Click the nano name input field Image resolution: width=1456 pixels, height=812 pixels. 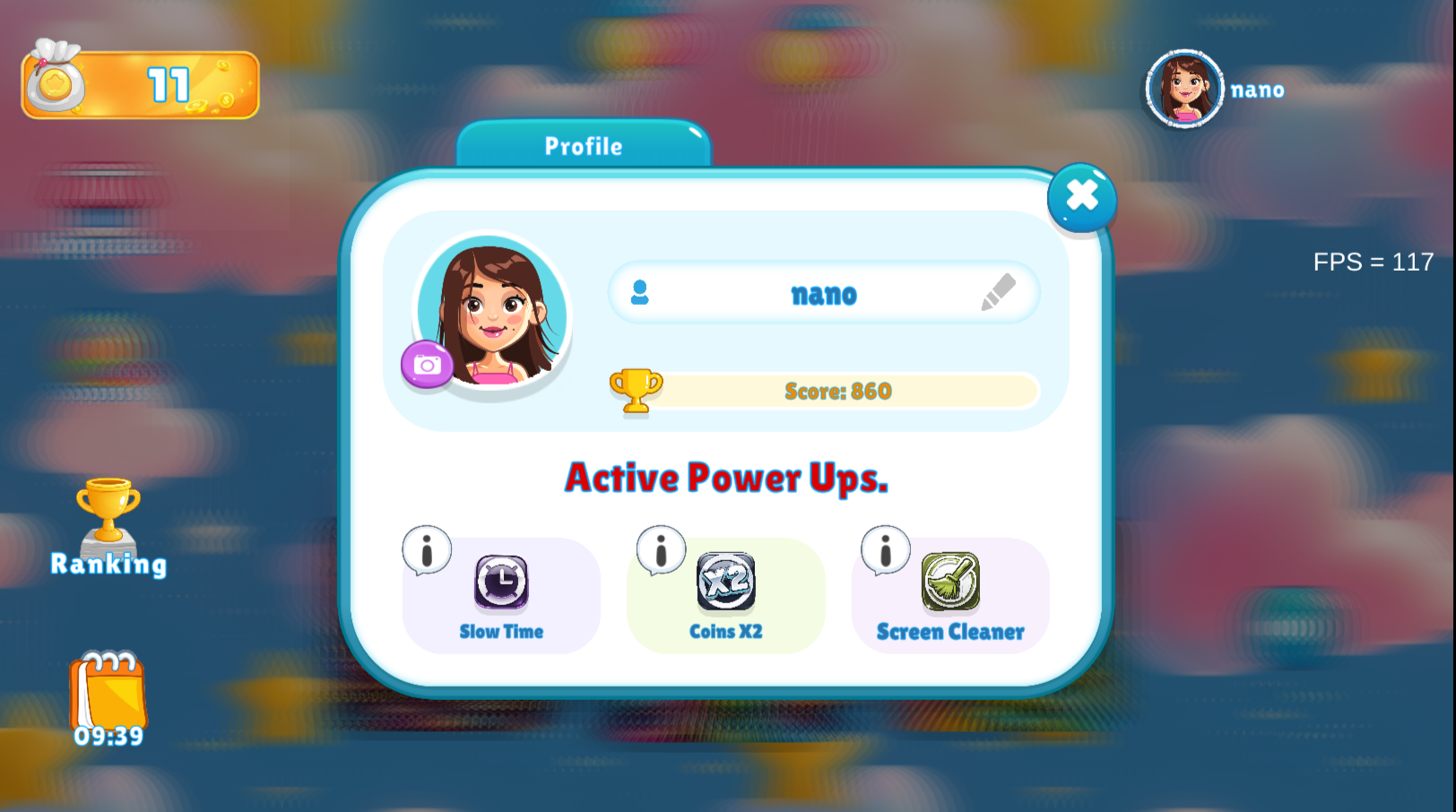pyautogui.click(x=823, y=292)
